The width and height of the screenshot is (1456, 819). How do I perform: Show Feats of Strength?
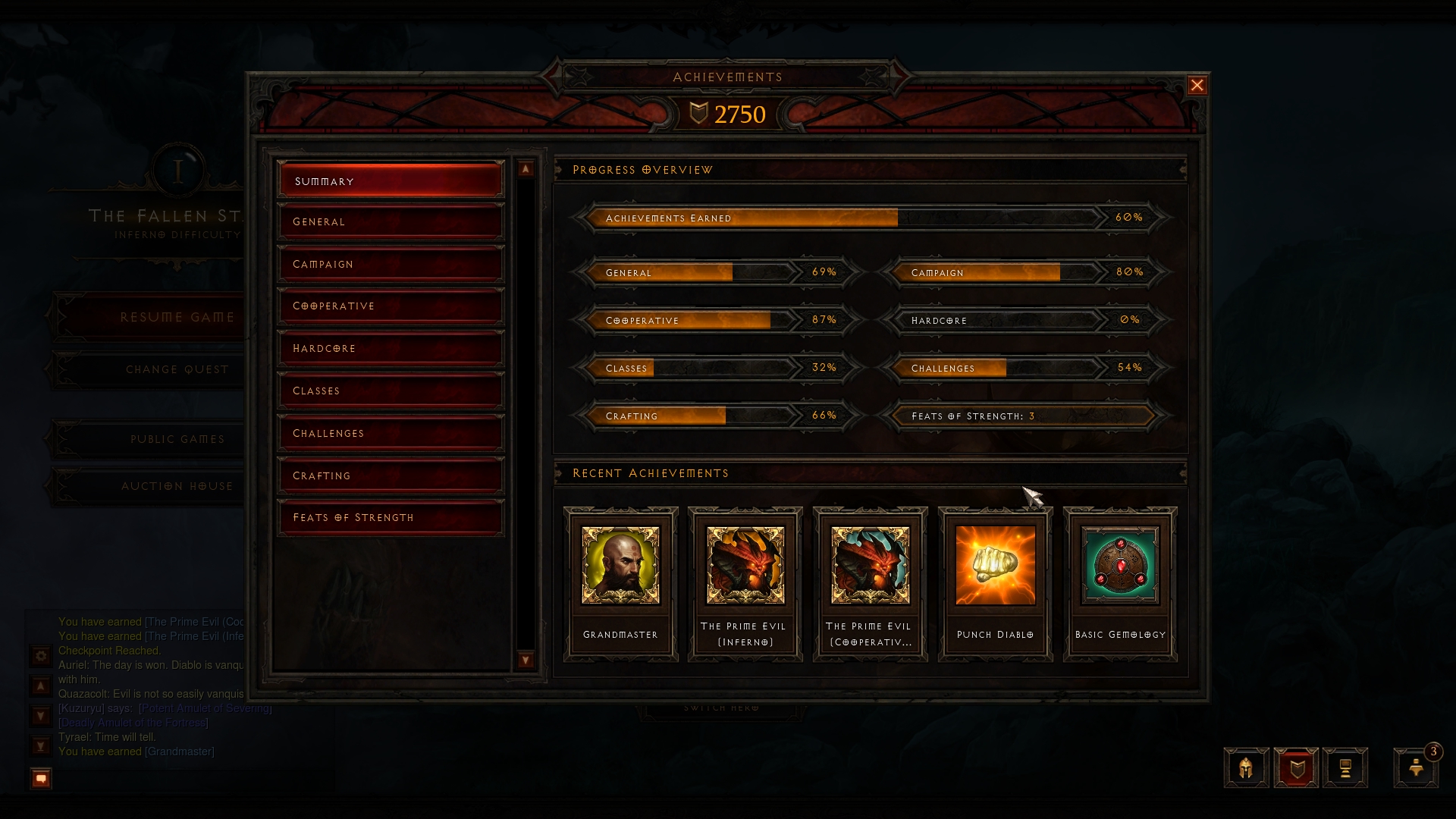point(391,517)
